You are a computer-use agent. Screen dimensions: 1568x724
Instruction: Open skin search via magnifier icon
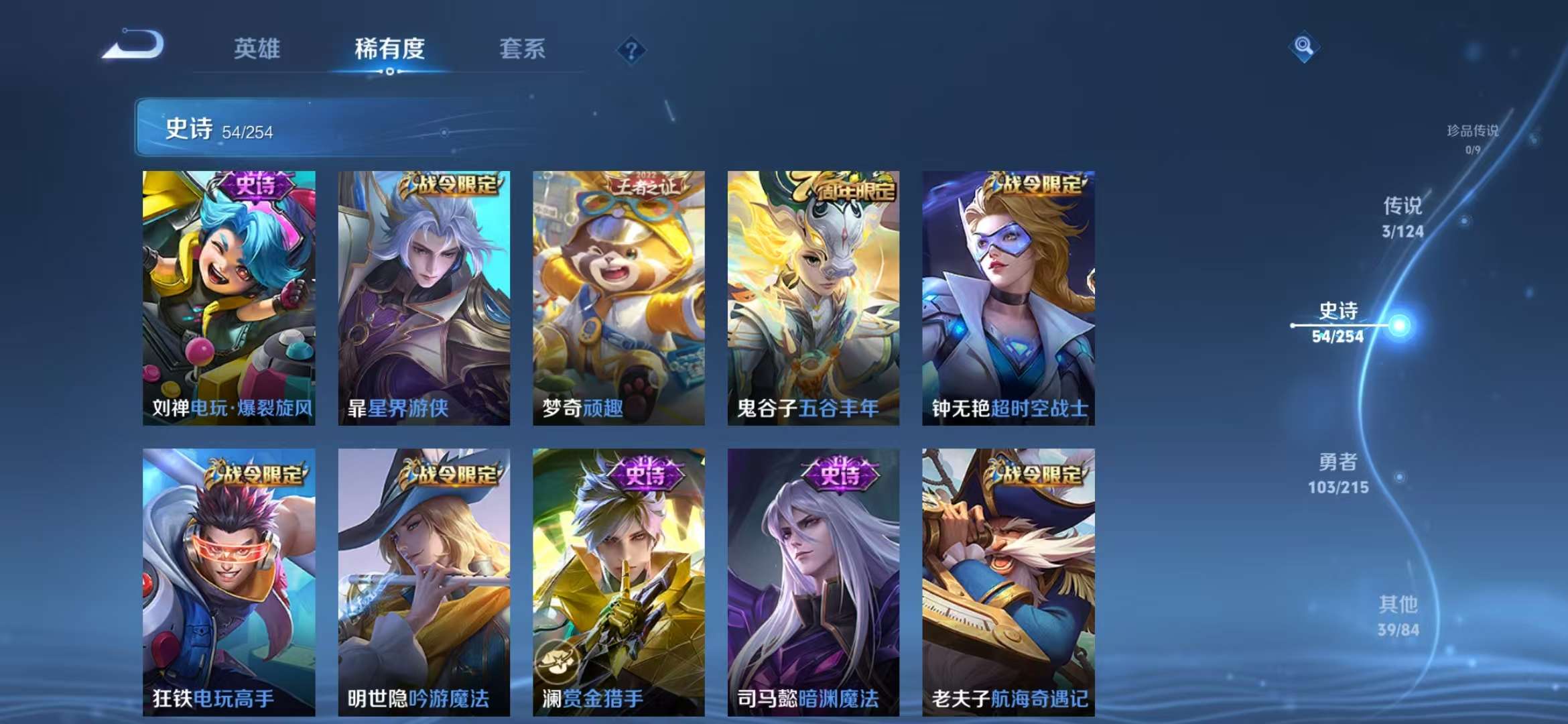[1304, 47]
